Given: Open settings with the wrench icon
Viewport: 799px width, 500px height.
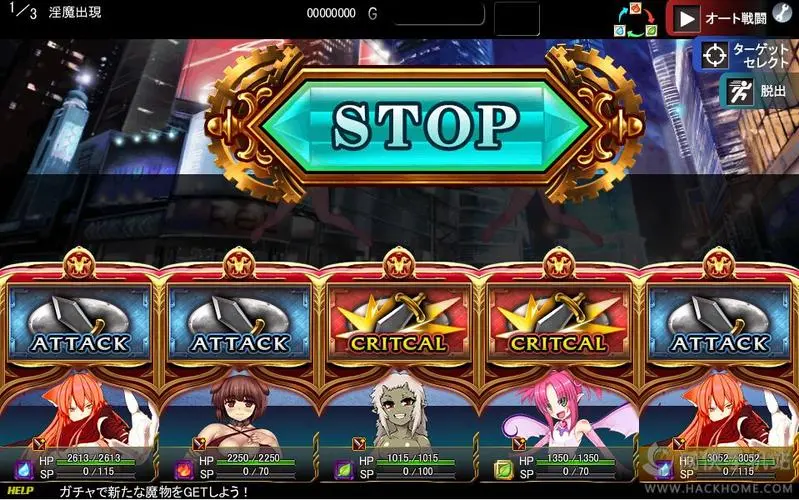Looking at the screenshot, I should (783, 14).
